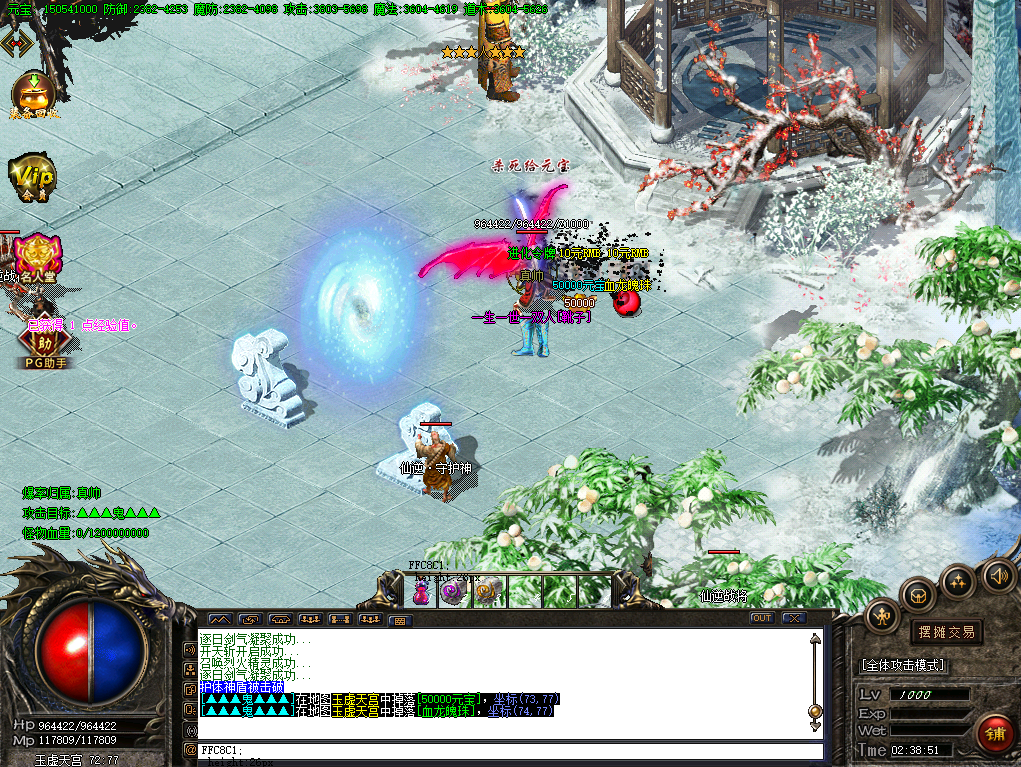This screenshot has width=1021, height=767.
Task: Open the VIP 会员 membership icon
Action: pyautogui.click(x=32, y=176)
